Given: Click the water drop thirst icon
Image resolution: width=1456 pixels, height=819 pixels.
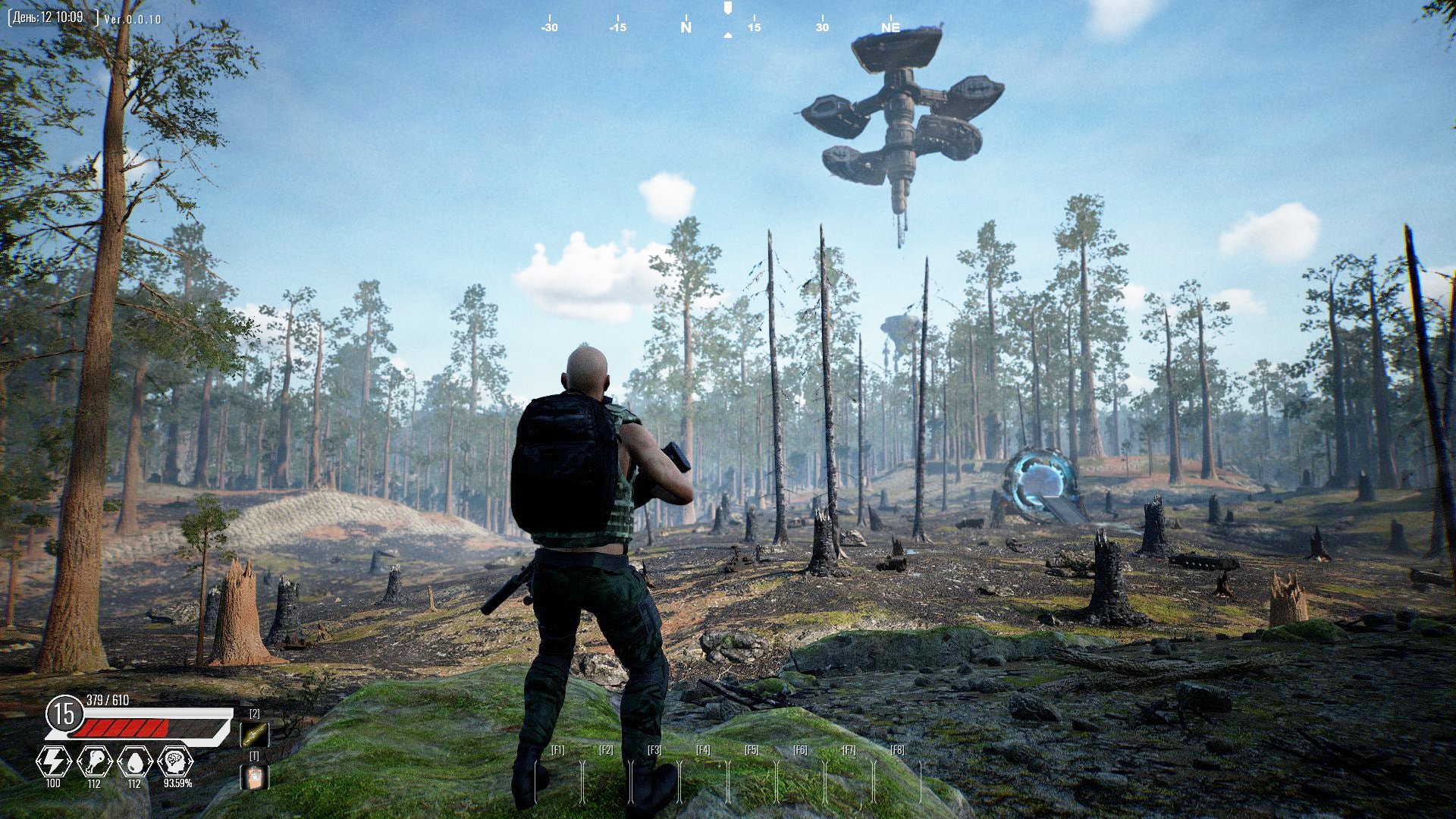Looking at the screenshot, I should click(x=134, y=761).
